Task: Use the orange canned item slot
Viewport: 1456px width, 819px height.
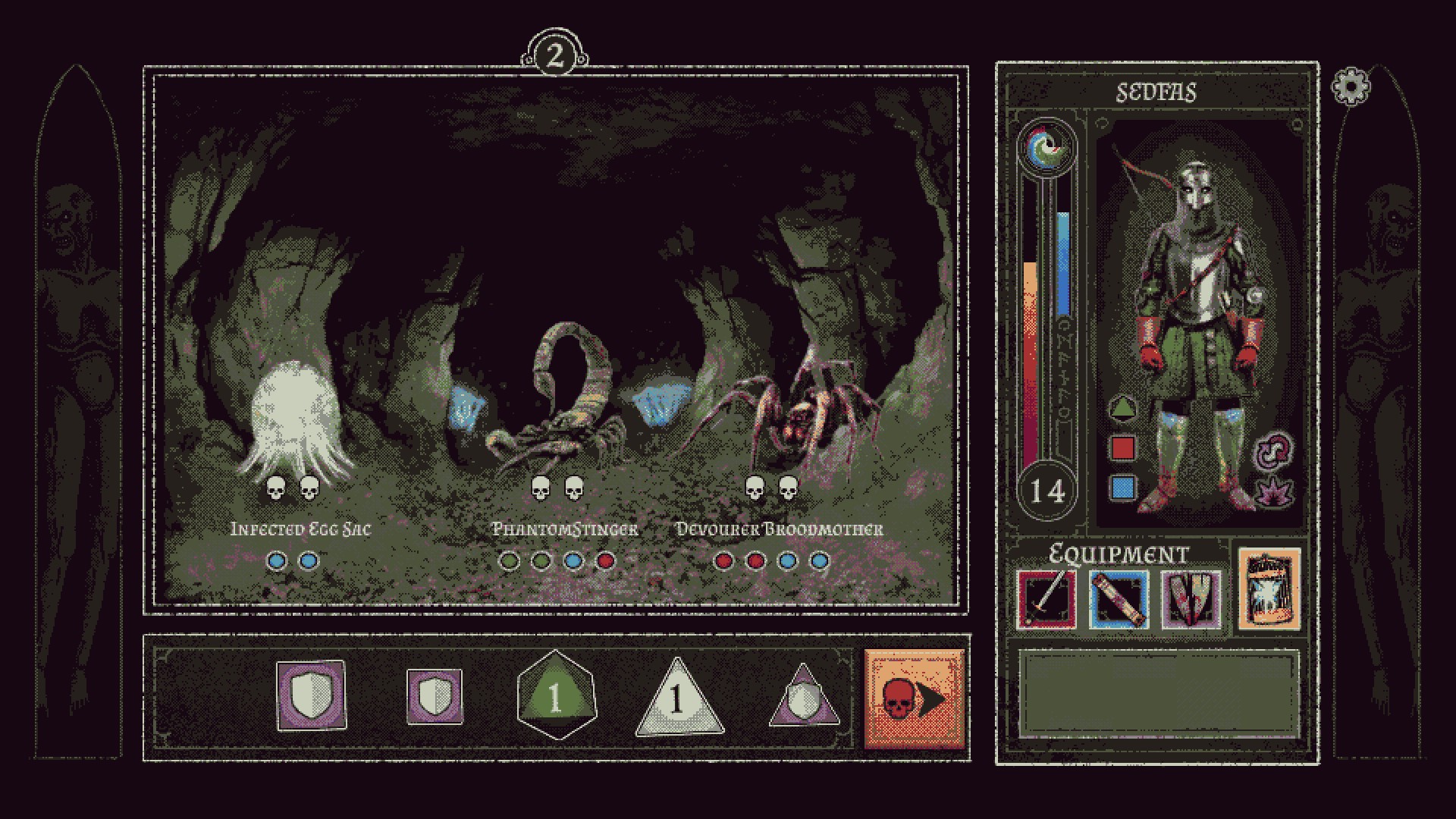Action: coord(1269,589)
